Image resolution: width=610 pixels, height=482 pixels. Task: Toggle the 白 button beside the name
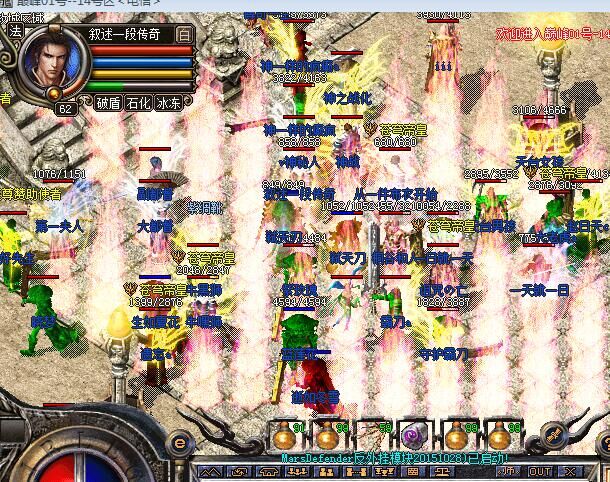point(184,32)
